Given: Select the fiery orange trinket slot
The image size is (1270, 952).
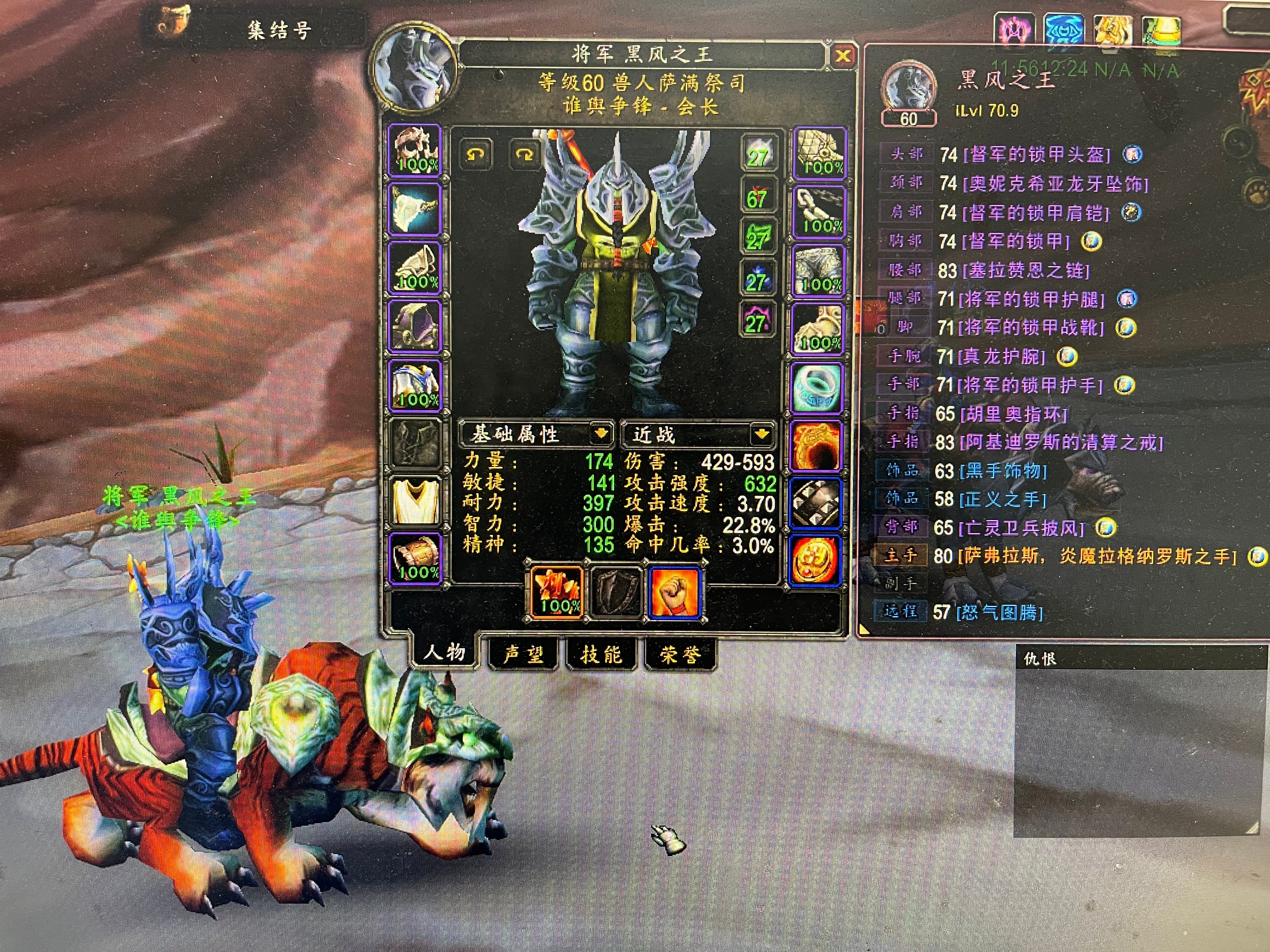Looking at the screenshot, I should pyautogui.click(x=817, y=446).
